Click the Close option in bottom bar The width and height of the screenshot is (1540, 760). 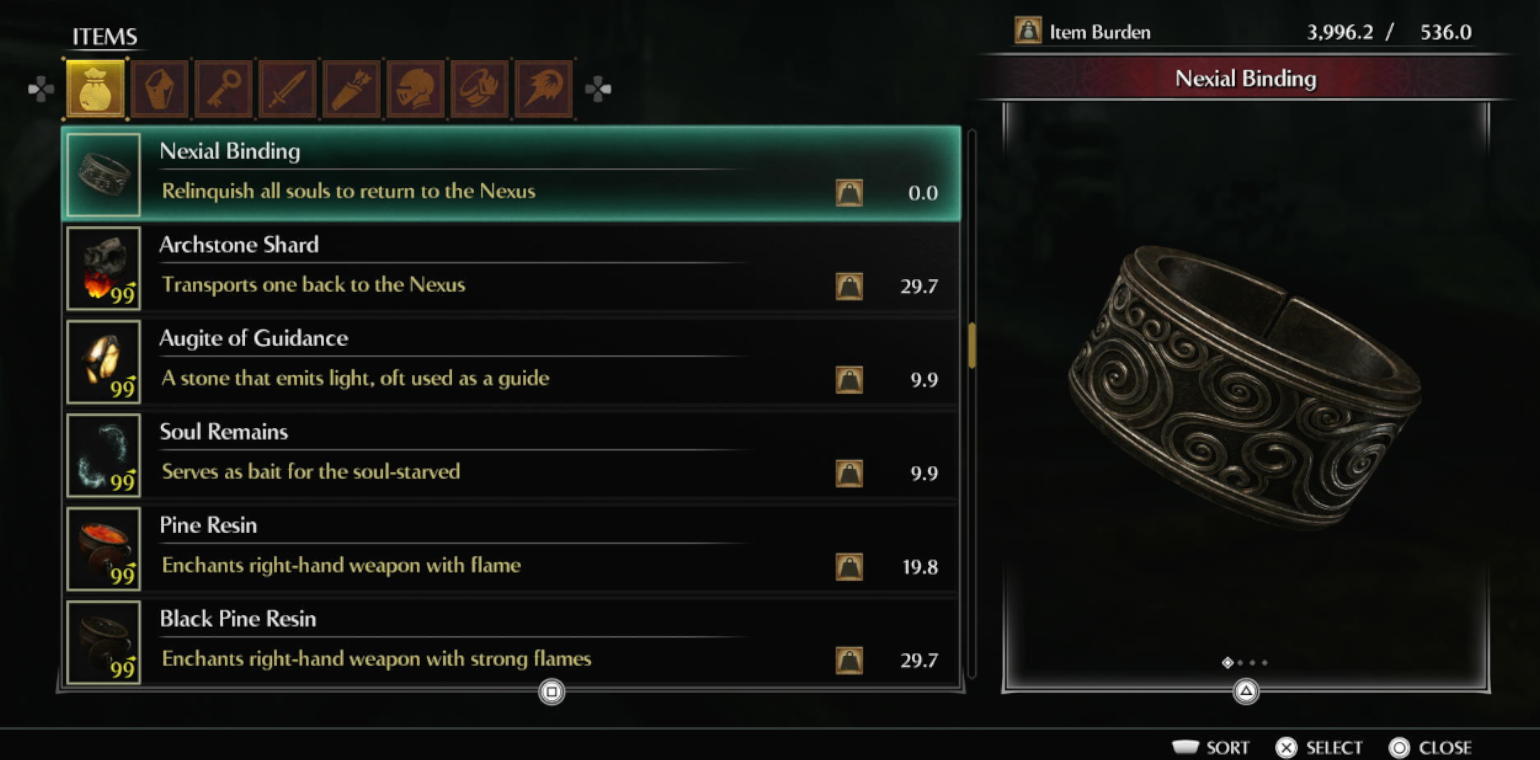click(x=1431, y=747)
